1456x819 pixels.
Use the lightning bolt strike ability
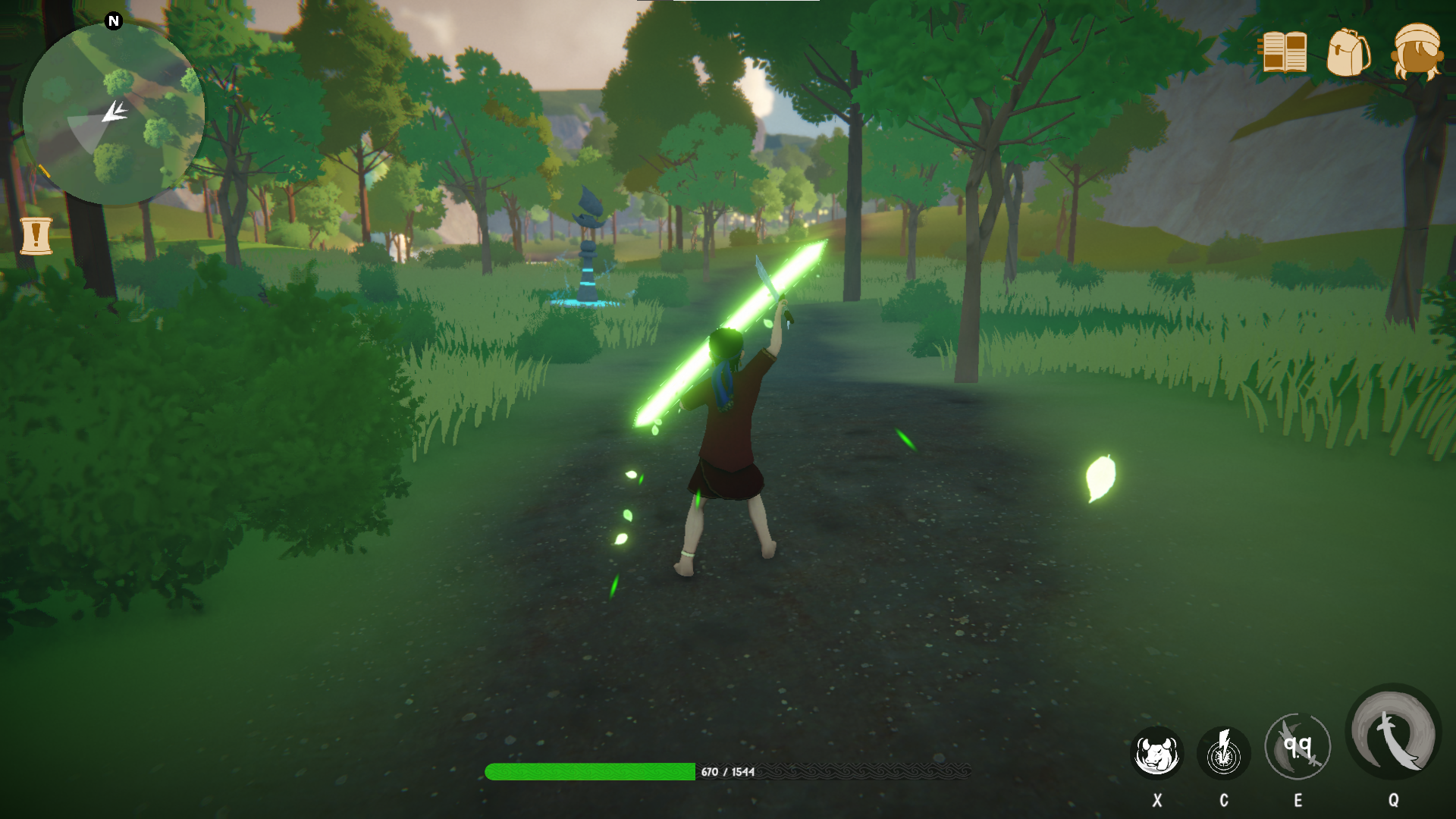(1223, 753)
